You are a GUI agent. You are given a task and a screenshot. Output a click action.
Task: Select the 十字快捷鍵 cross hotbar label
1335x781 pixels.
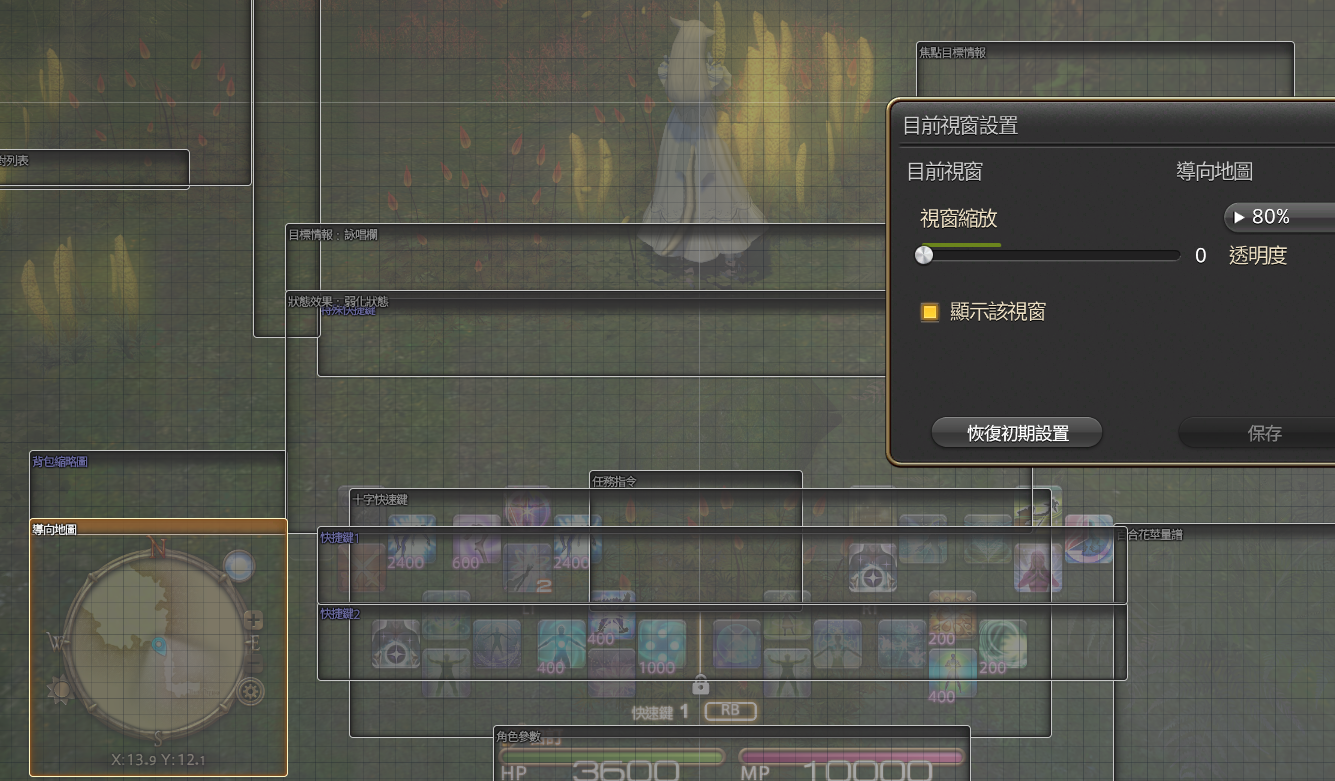click(380, 499)
